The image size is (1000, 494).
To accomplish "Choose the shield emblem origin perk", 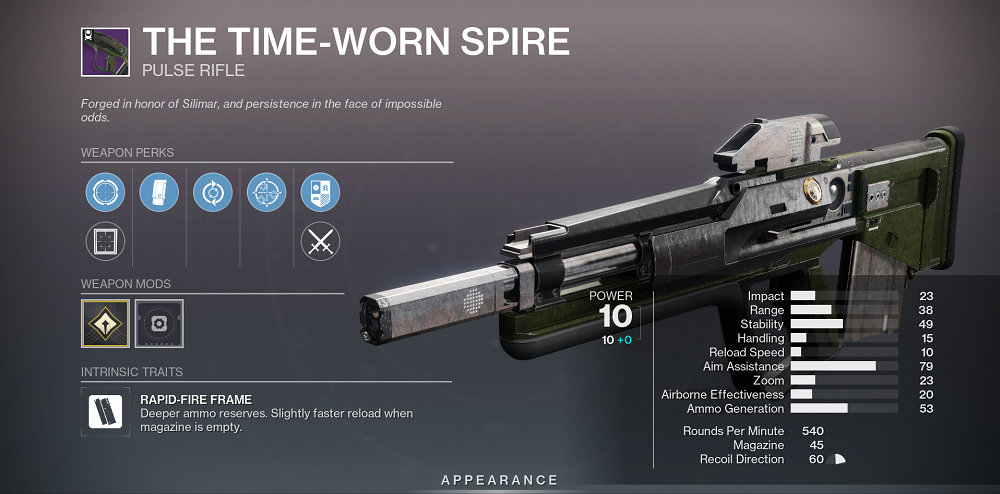I will [320, 192].
